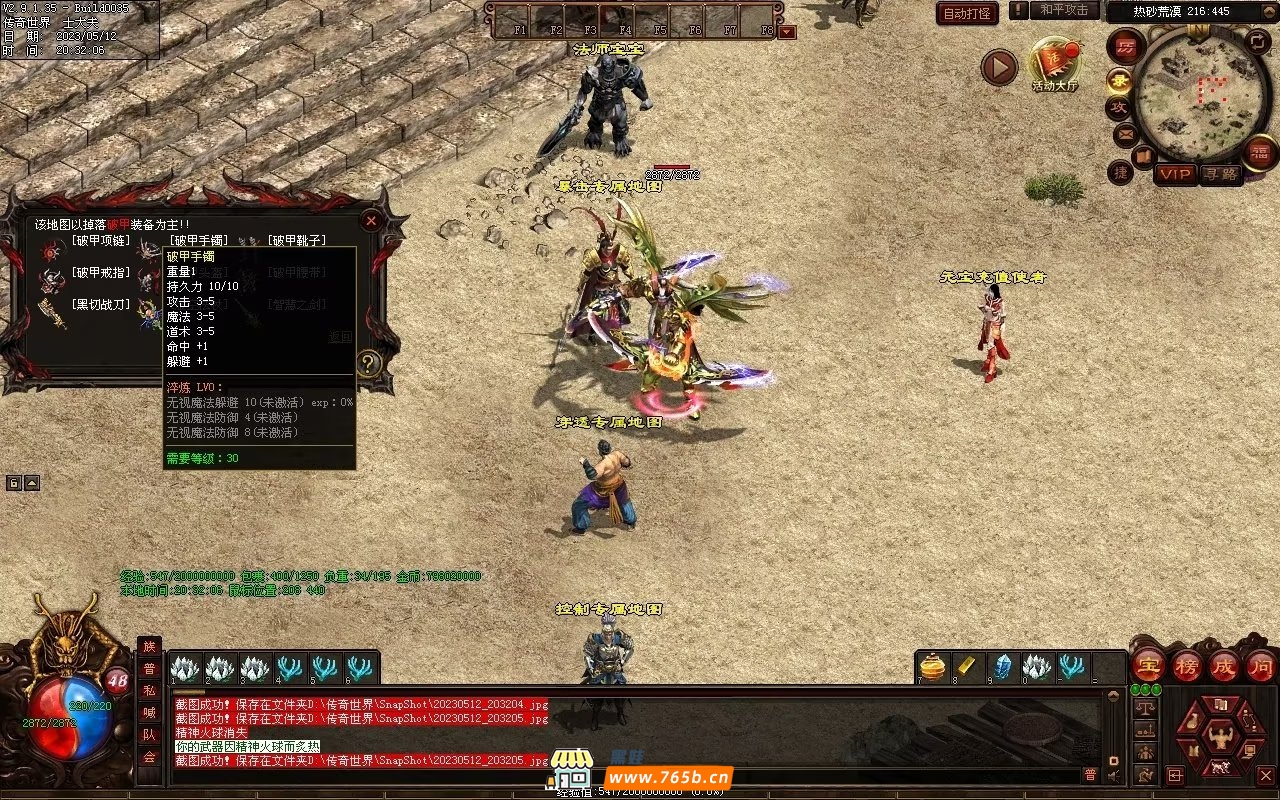Use the golden lantern hotbar item

933,666
